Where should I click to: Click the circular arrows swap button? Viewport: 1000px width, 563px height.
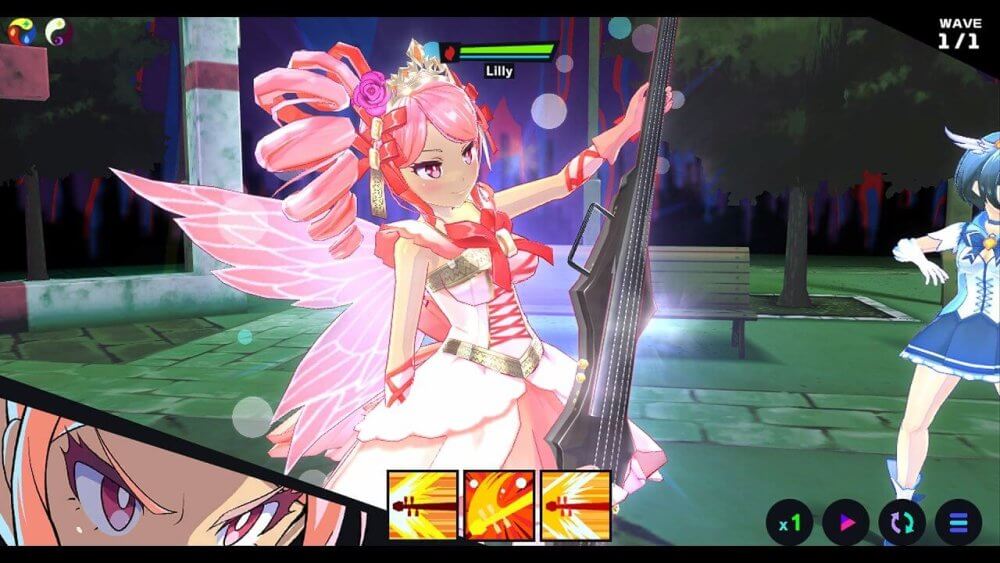(902, 522)
